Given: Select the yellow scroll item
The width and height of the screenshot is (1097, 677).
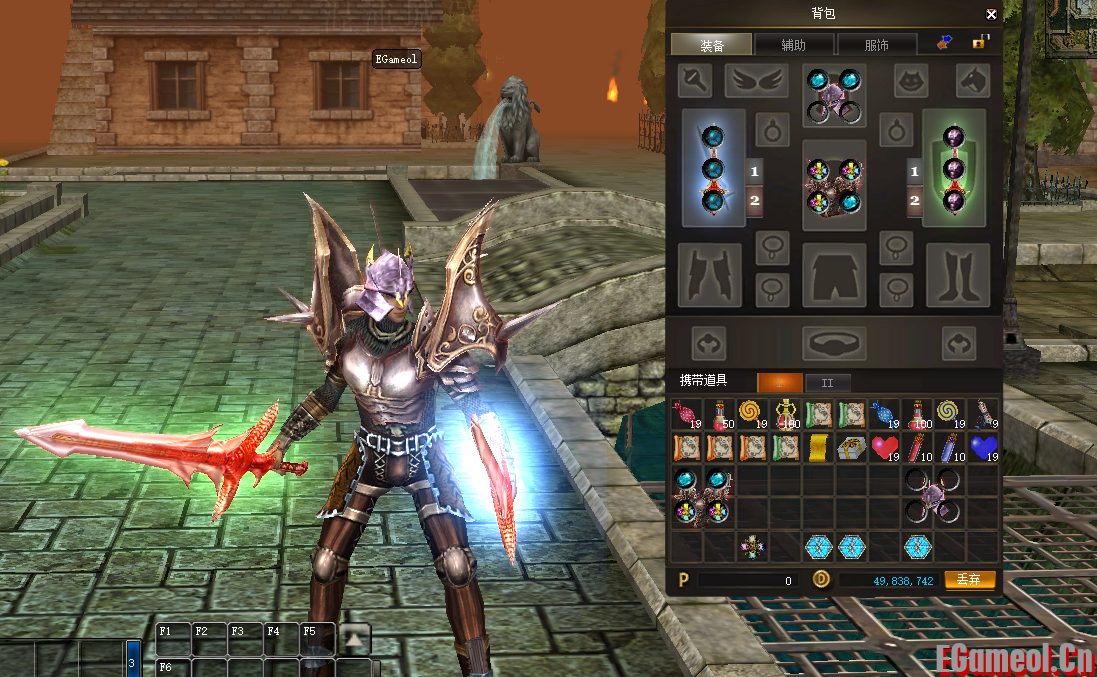Looking at the screenshot, I should pos(818,448).
